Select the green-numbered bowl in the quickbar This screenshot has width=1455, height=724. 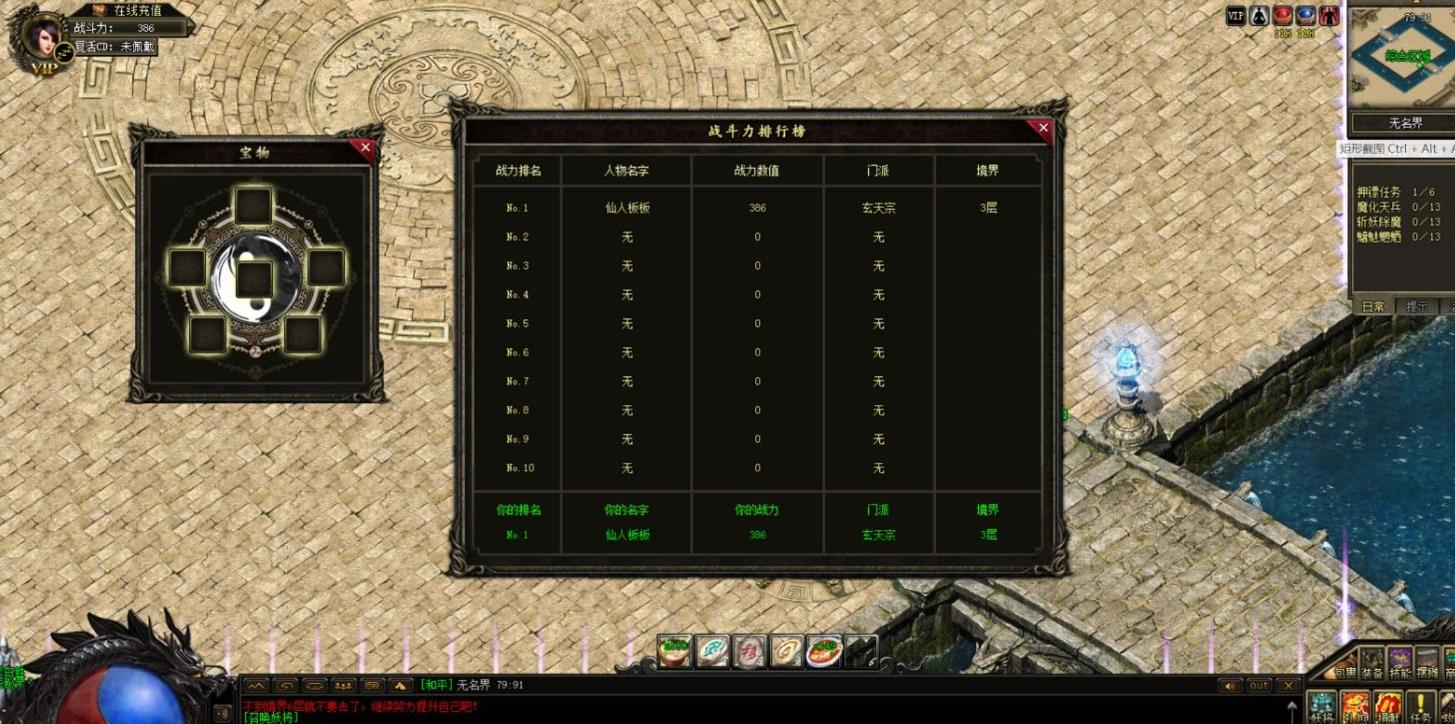[x=672, y=650]
